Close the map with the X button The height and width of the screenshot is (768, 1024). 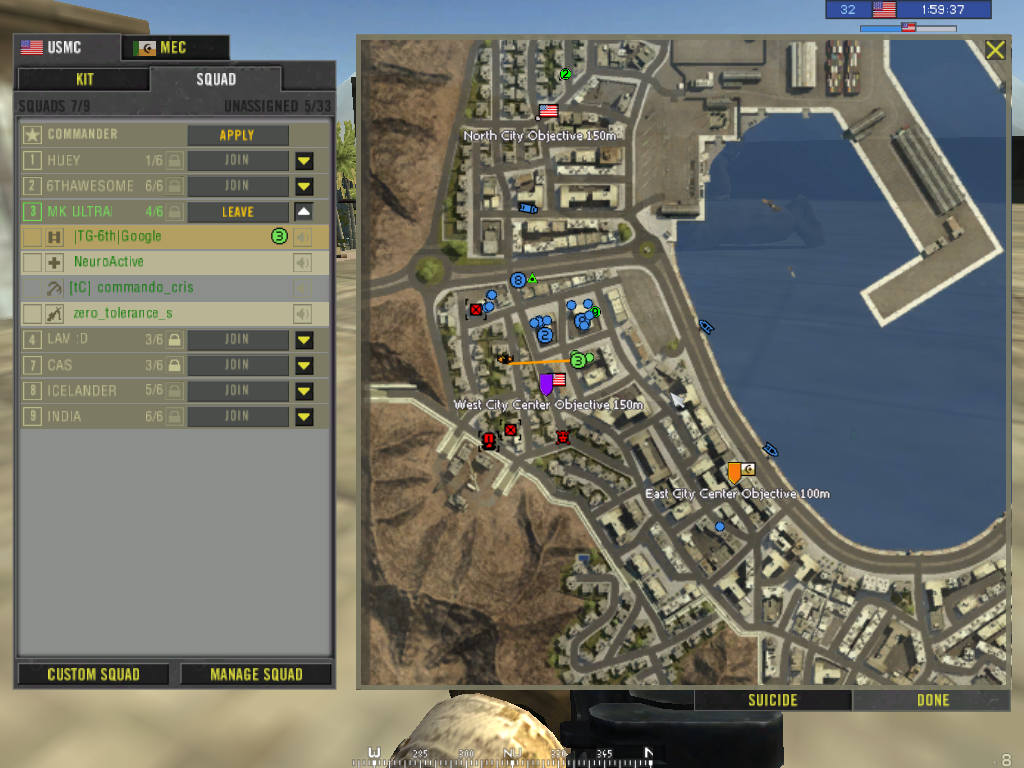995,50
